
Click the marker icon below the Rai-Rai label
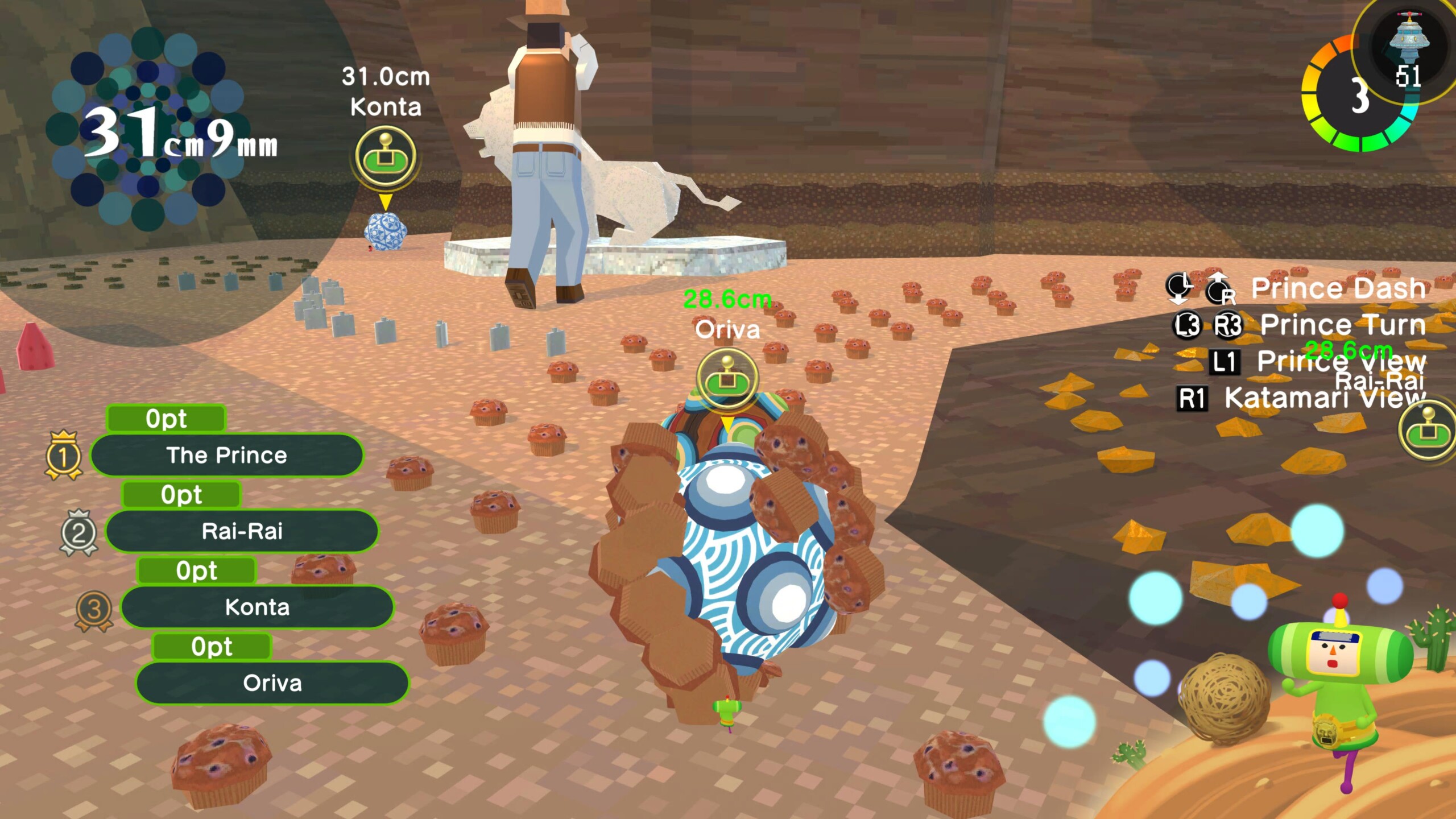[1429, 431]
